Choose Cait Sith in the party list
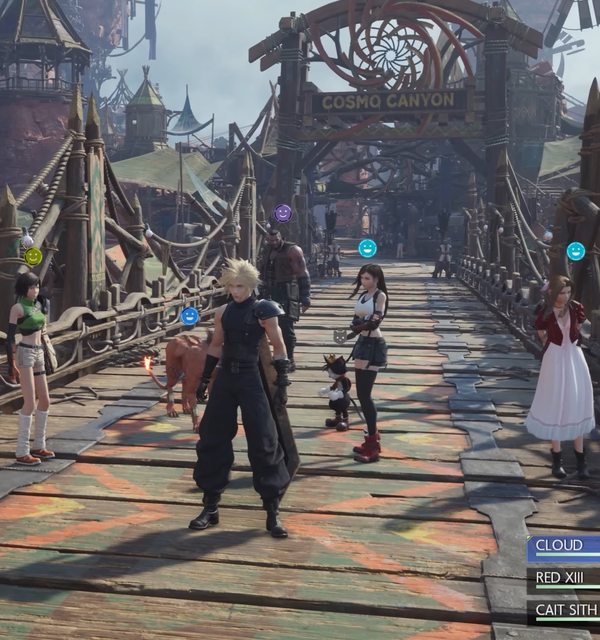The height and width of the screenshot is (640, 600). [x=564, y=609]
